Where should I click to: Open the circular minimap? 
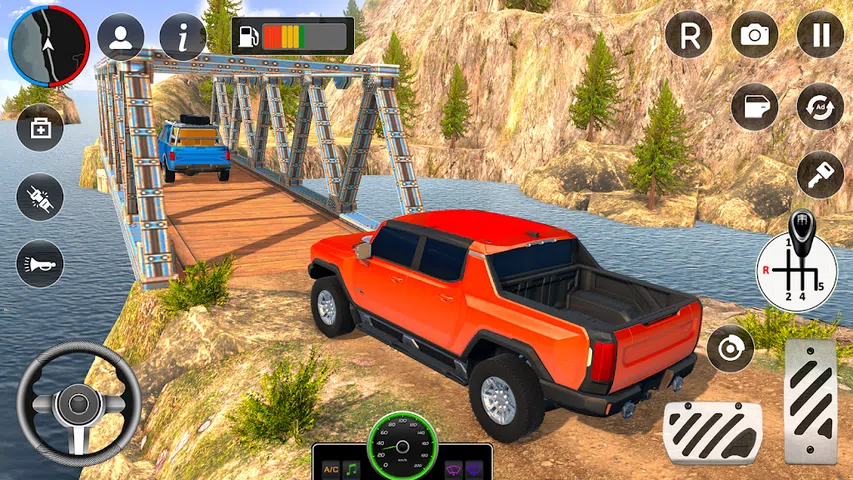pyautogui.click(x=48, y=45)
